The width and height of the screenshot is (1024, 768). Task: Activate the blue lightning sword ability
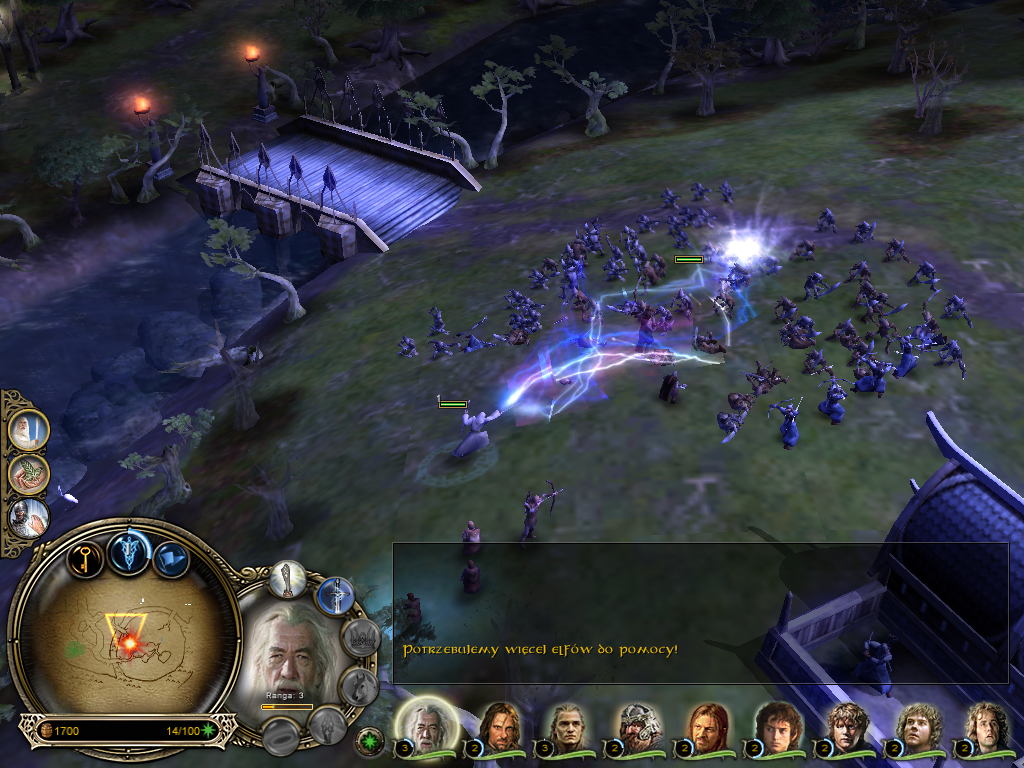pos(336,596)
